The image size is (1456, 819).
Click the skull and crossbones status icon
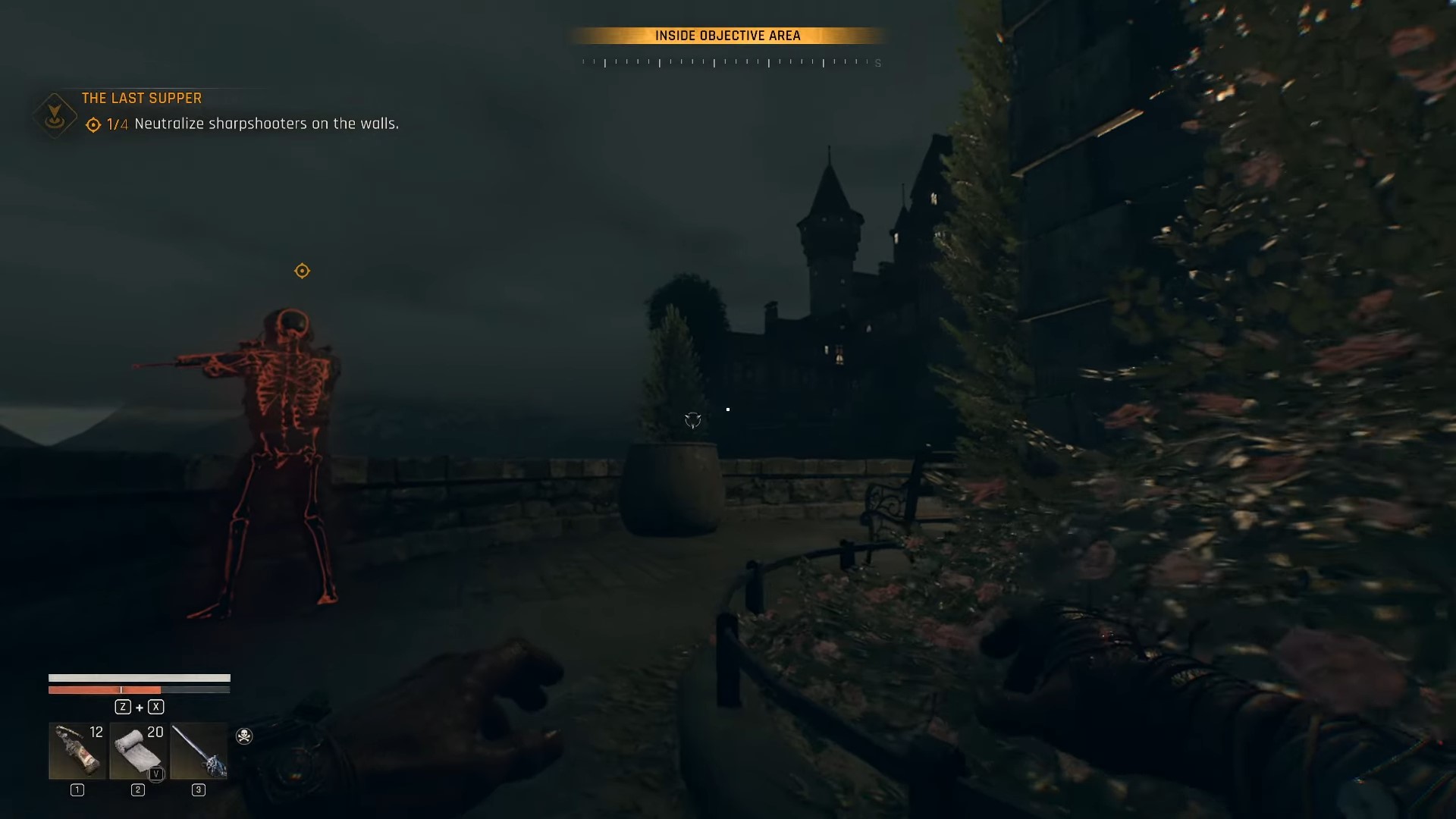(x=244, y=736)
